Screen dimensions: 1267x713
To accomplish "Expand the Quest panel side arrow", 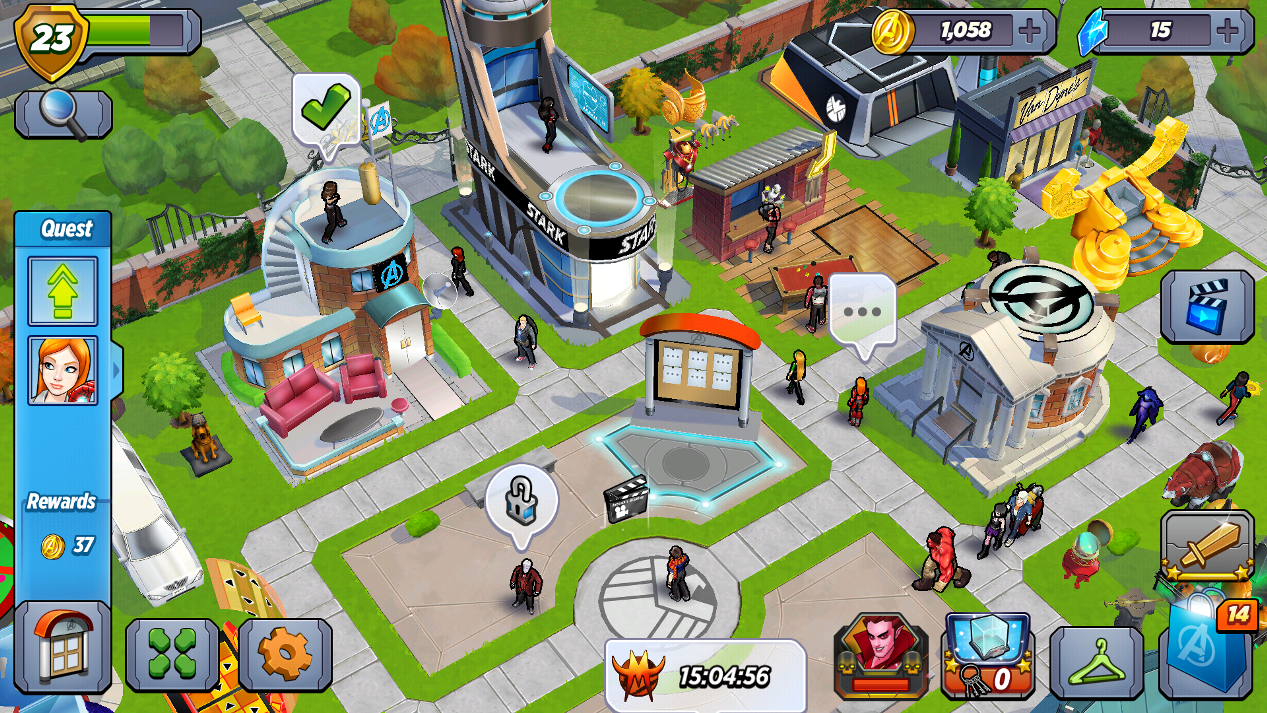I will [117, 370].
